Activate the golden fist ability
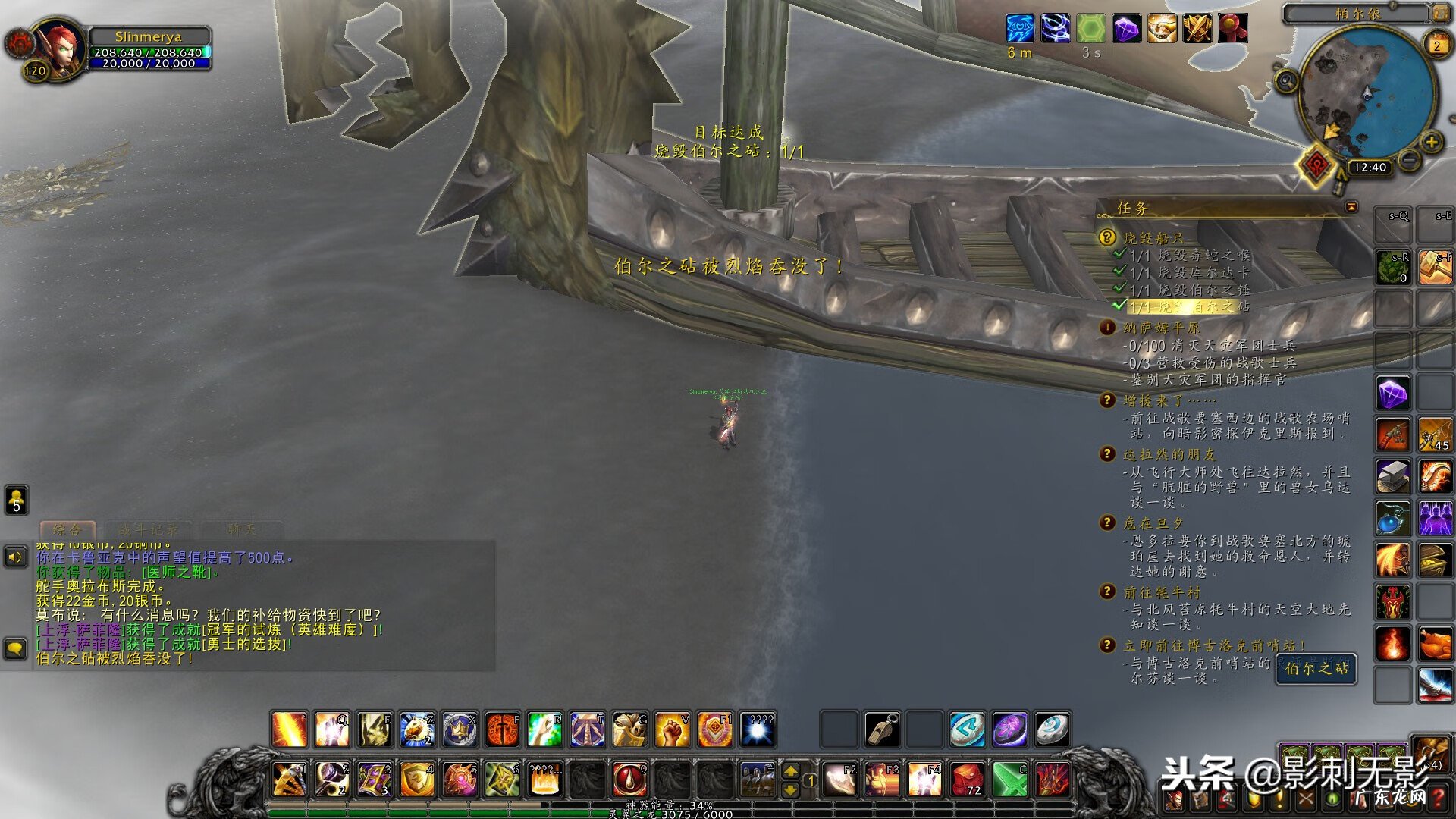Image resolution: width=1456 pixels, height=819 pixels. coord(672,730)
